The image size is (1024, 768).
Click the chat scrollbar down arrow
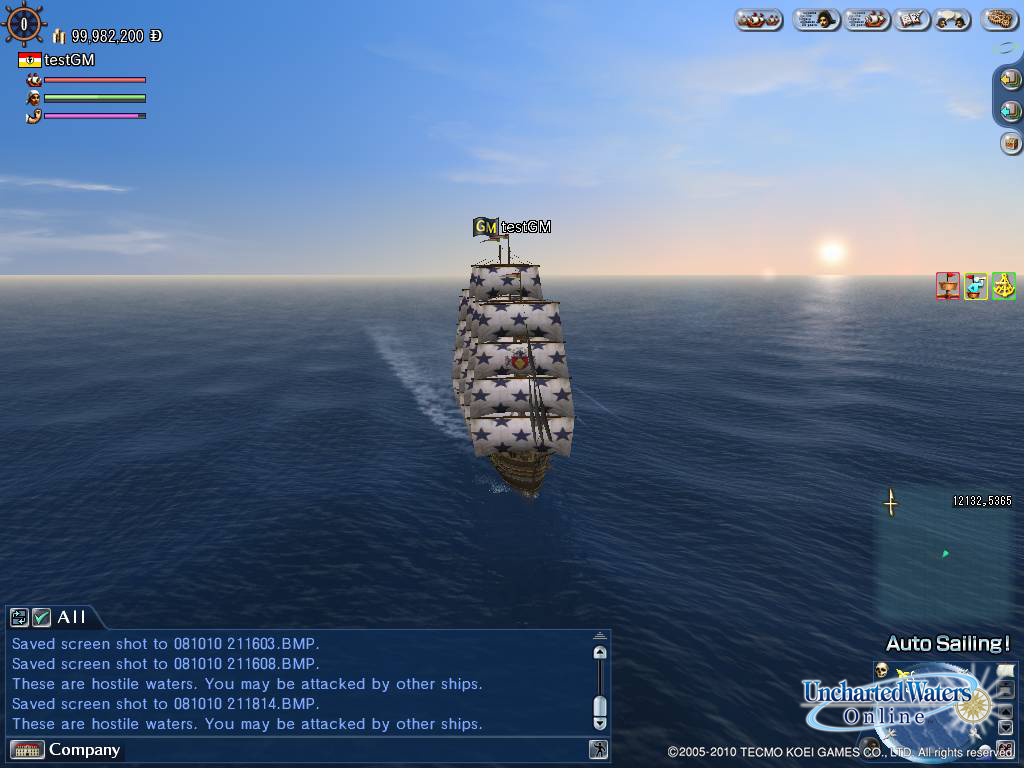[x=599, y=722]
